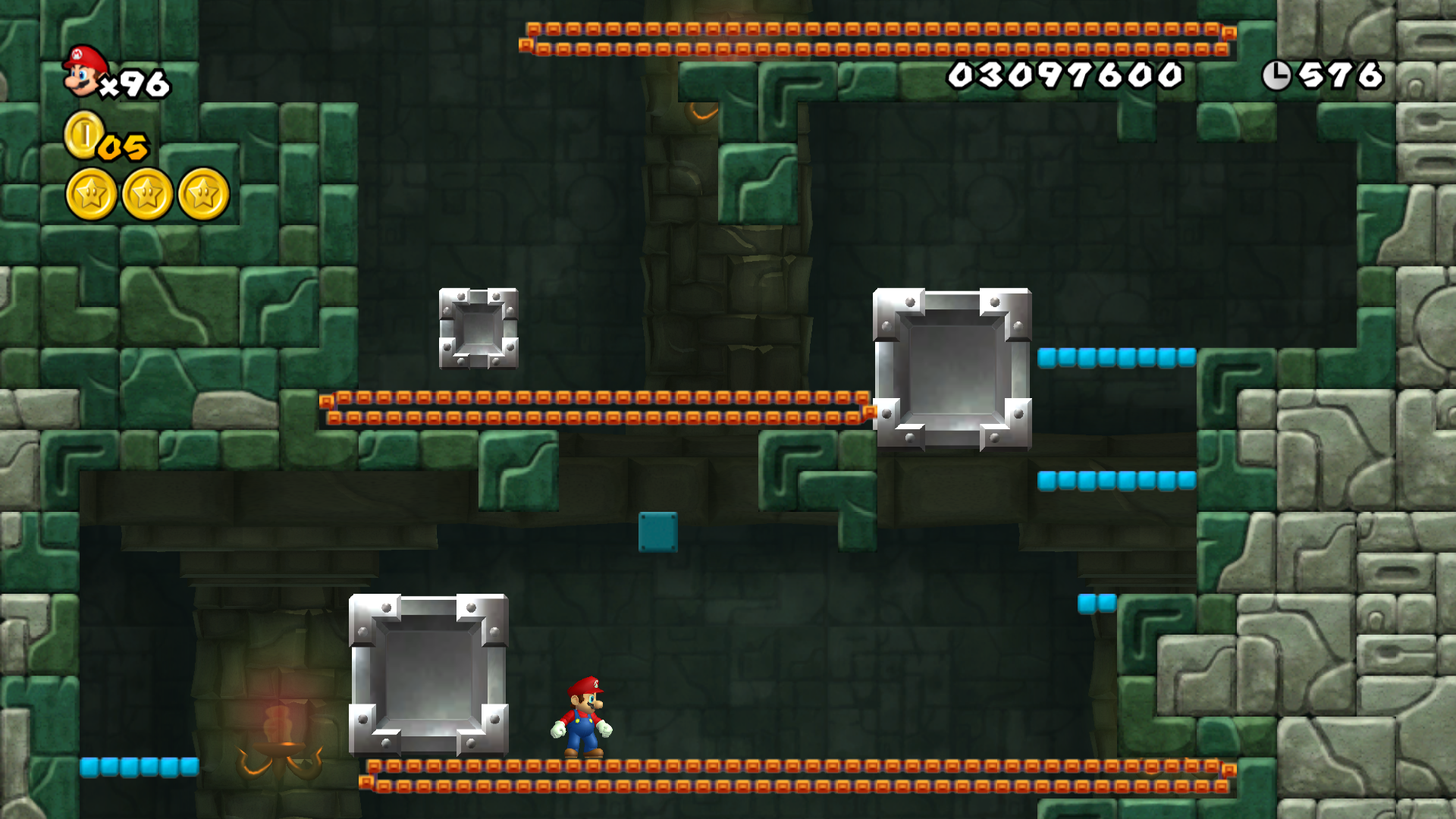
Task: Click the blue block row bottom left corner
Action: [x=140, y=768]
